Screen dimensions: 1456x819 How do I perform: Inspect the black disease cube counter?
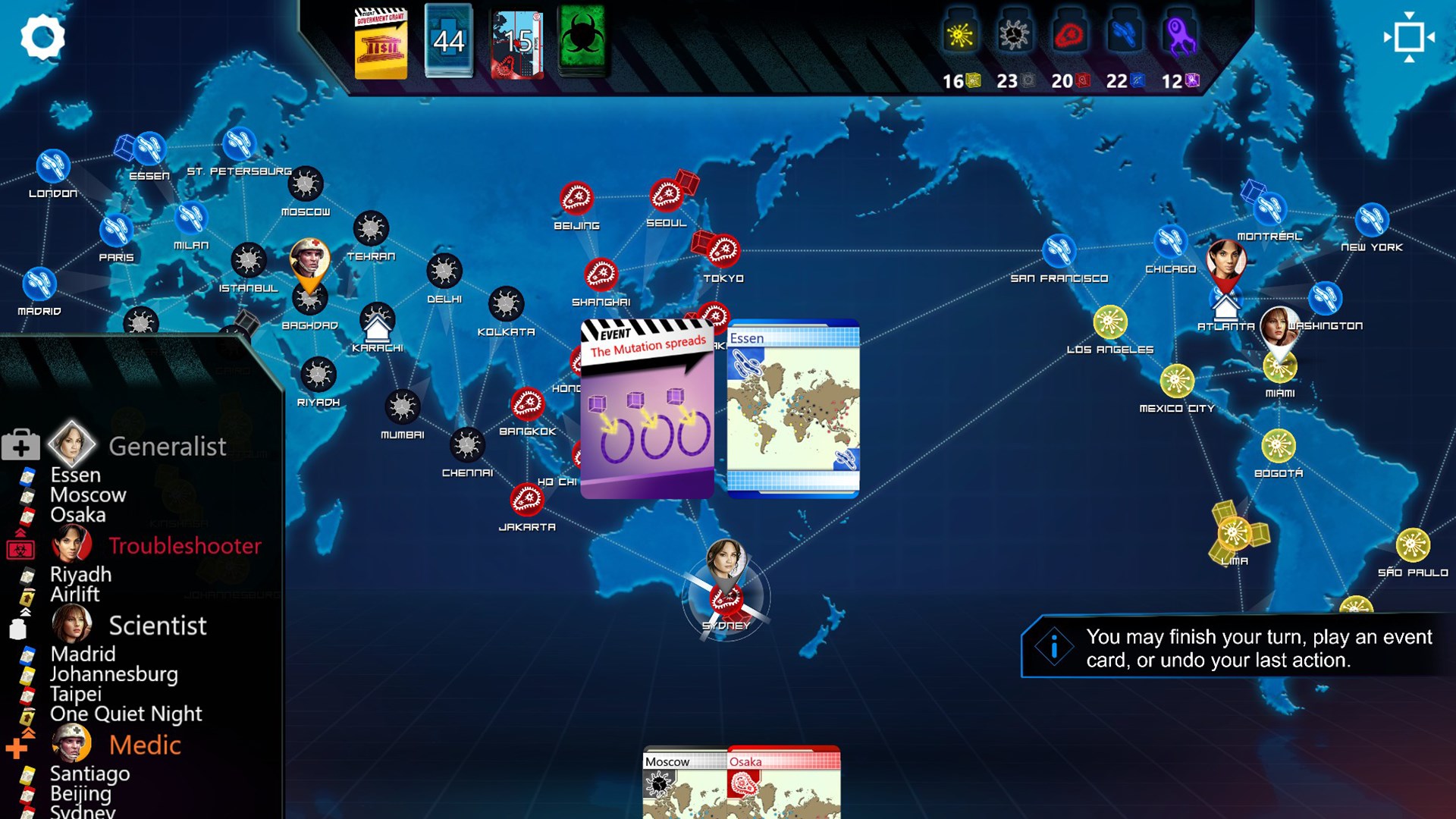[1015, 80]
